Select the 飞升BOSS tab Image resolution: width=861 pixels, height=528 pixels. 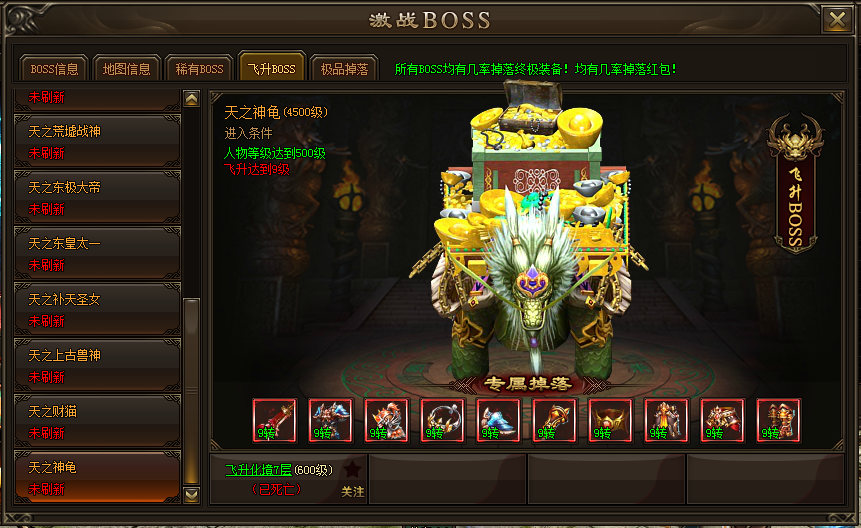(x=270, y=69)
